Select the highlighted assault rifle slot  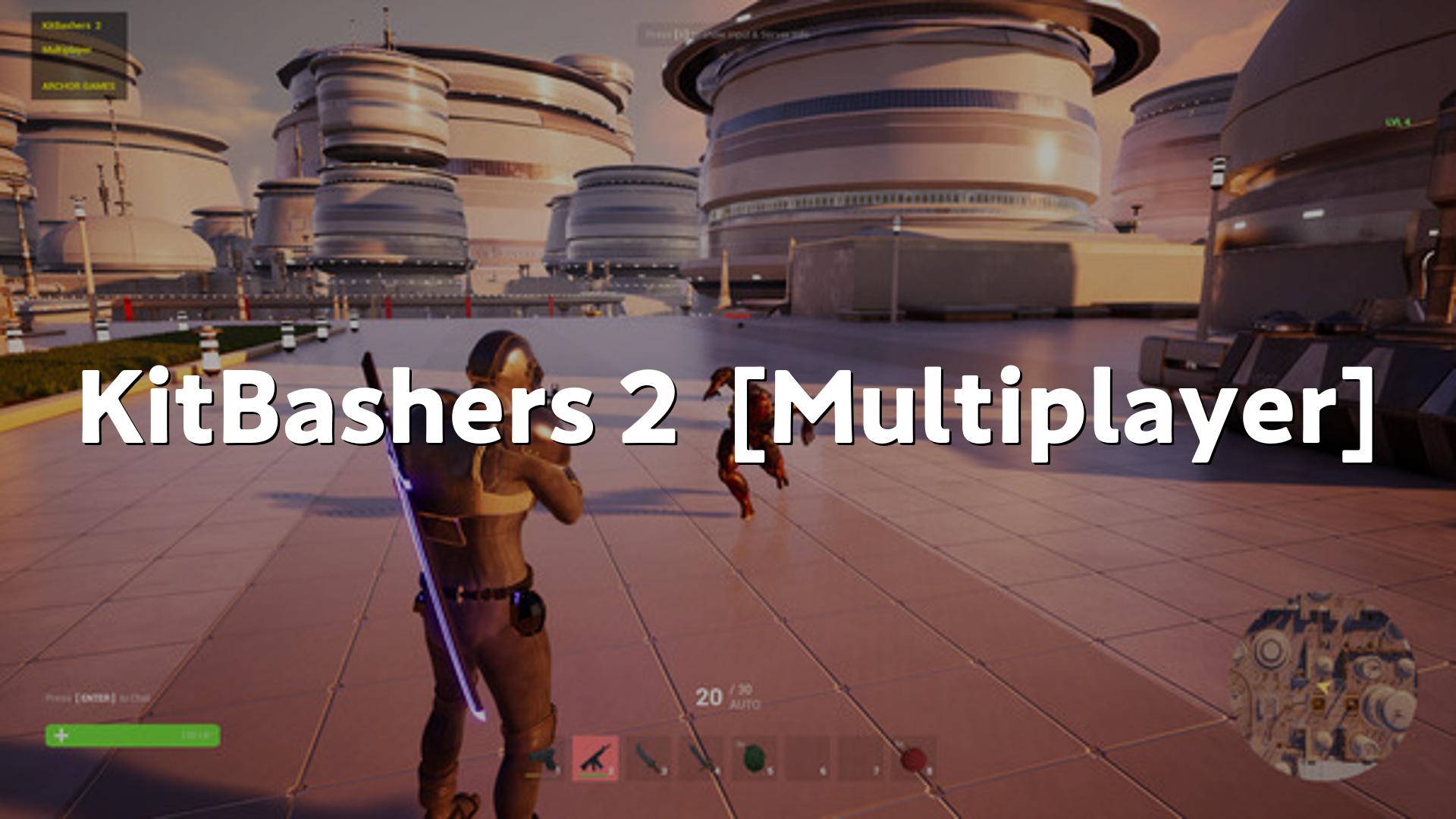pyautogui.click(x=595, y=758)
